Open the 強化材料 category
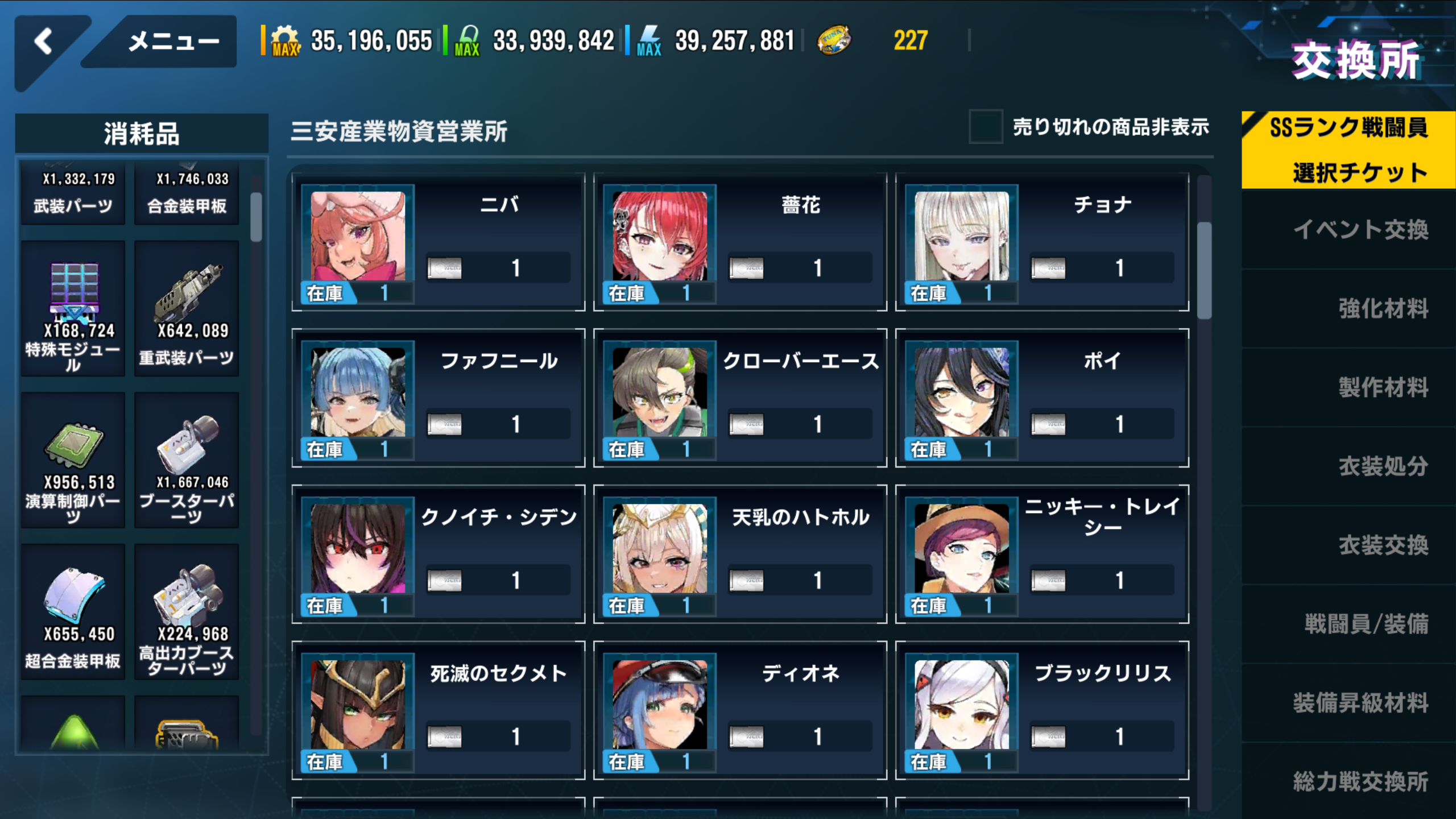The width and height of the screenshot is (1456, 819). click(1382, 309)
